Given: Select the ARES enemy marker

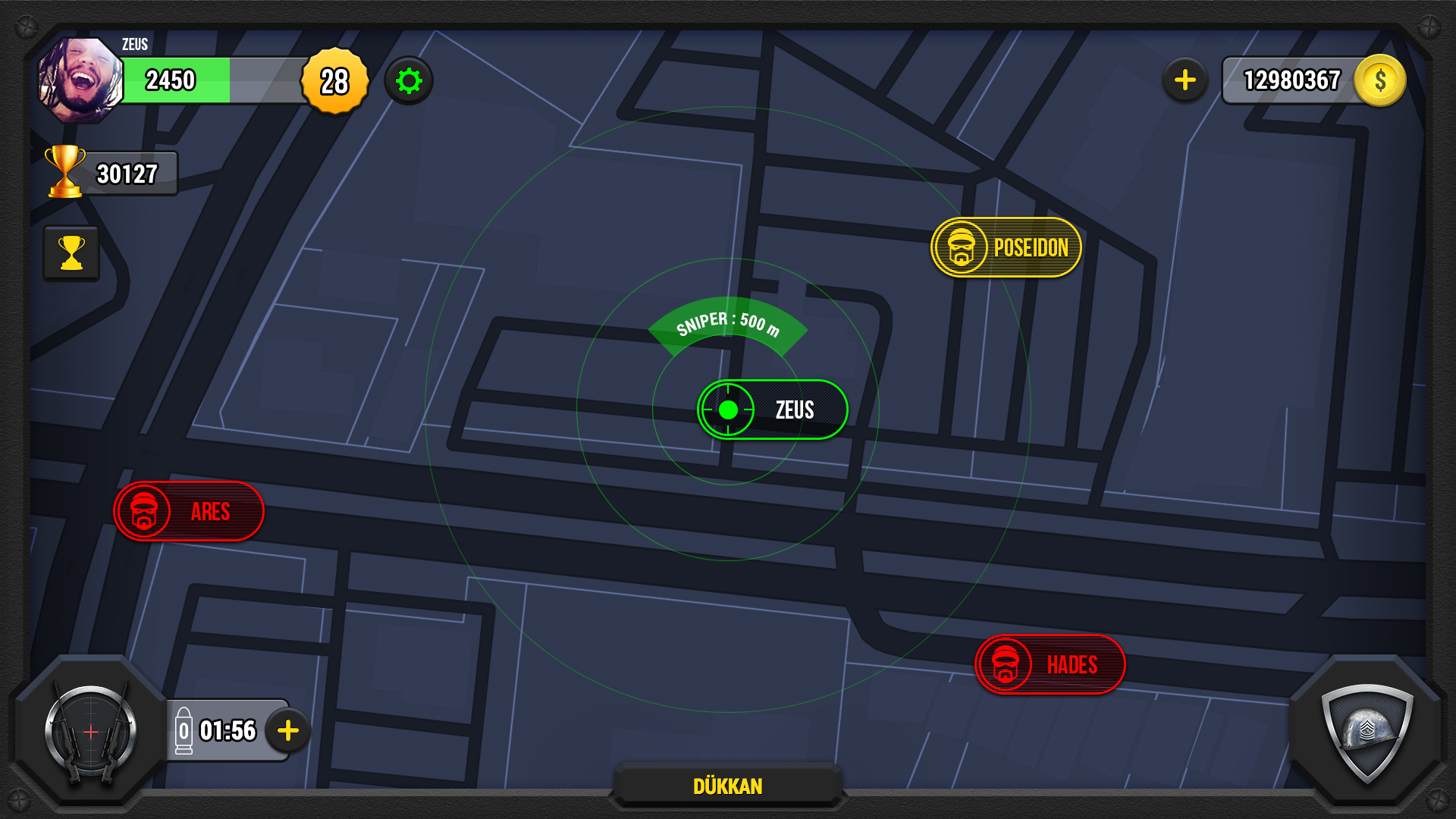Looking at the screenshot, I should [x=188, y=511].
